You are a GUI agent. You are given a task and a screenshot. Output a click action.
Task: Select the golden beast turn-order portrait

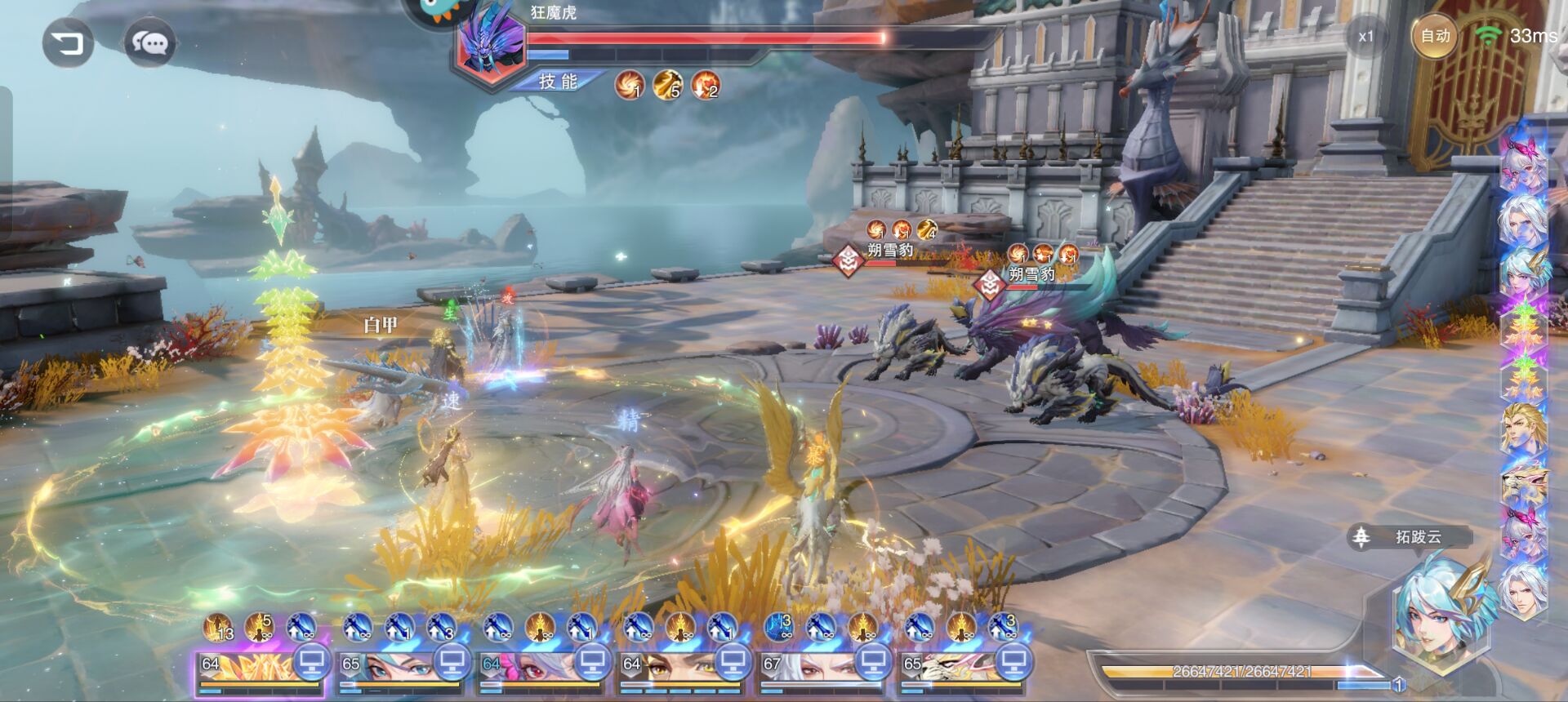click(x=1524, y=483)
